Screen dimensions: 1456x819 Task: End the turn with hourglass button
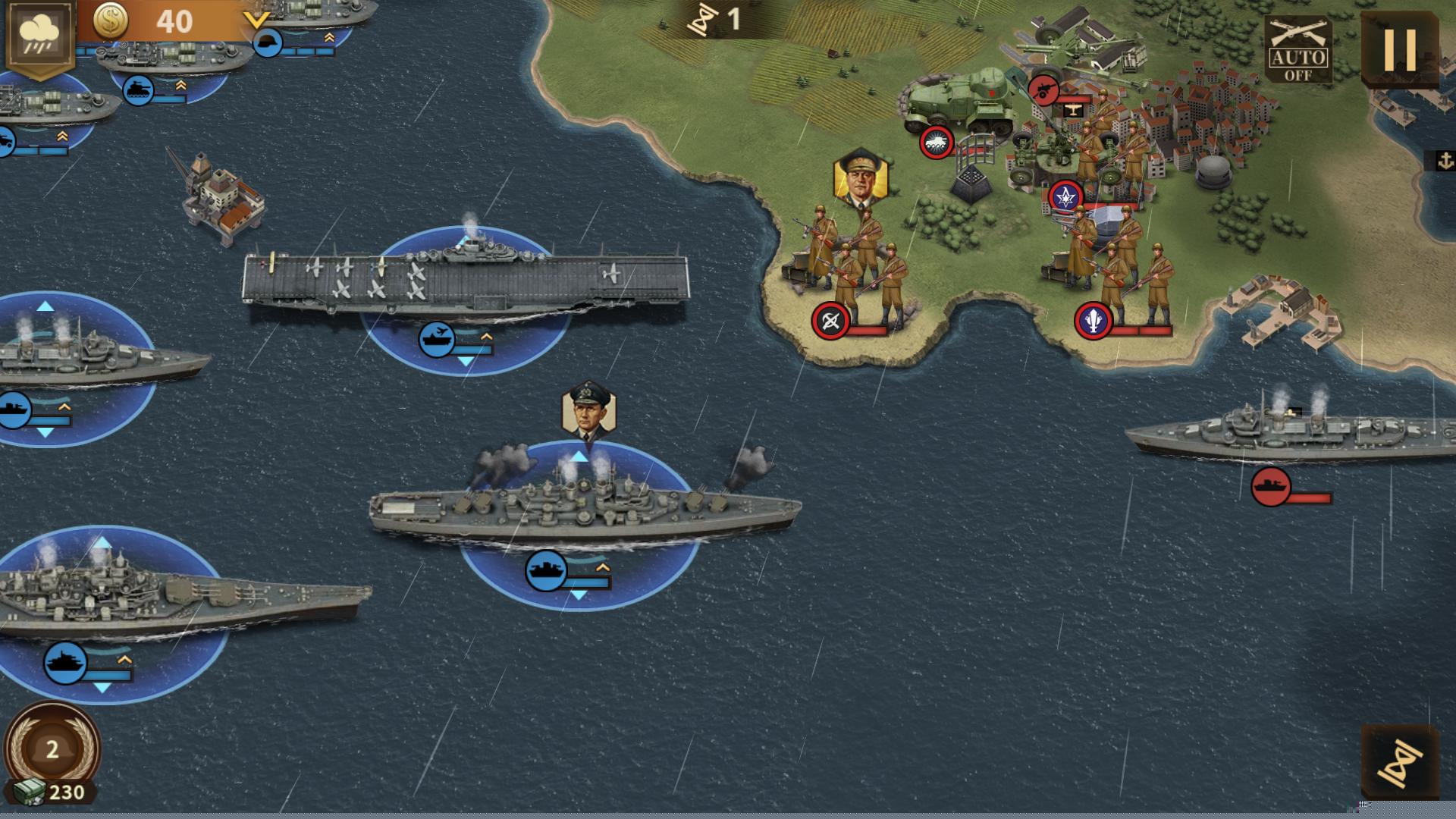(x=1400, y=761)
